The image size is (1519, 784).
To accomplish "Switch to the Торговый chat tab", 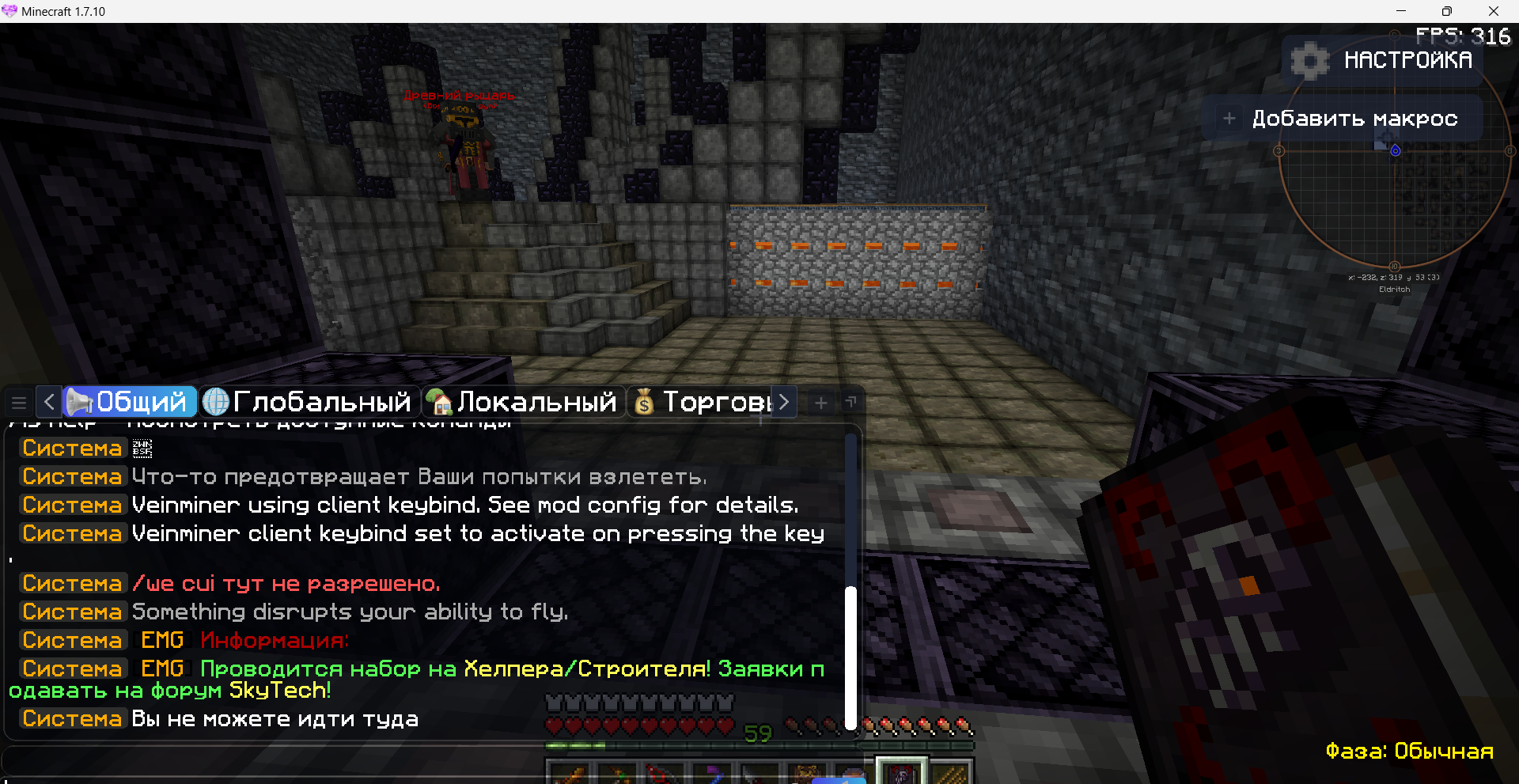I will (x=704, y=402).
